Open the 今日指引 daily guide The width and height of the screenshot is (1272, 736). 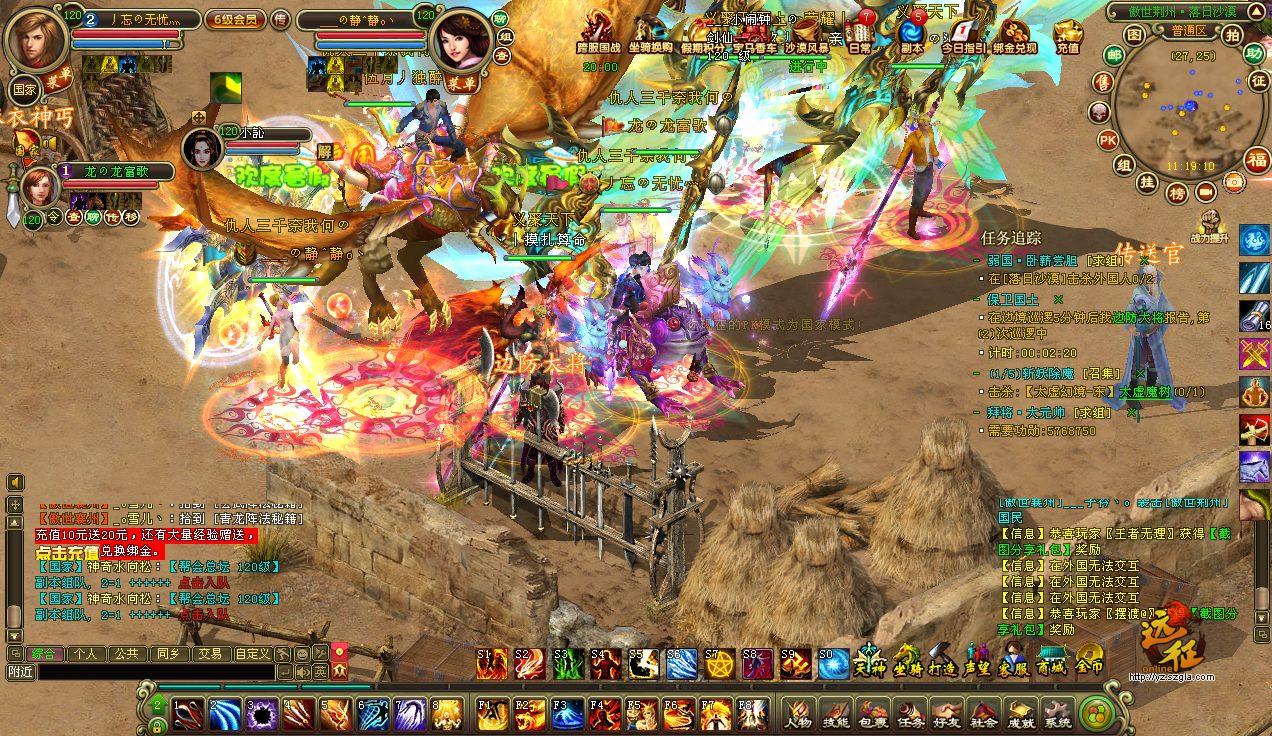click(963, 36)
